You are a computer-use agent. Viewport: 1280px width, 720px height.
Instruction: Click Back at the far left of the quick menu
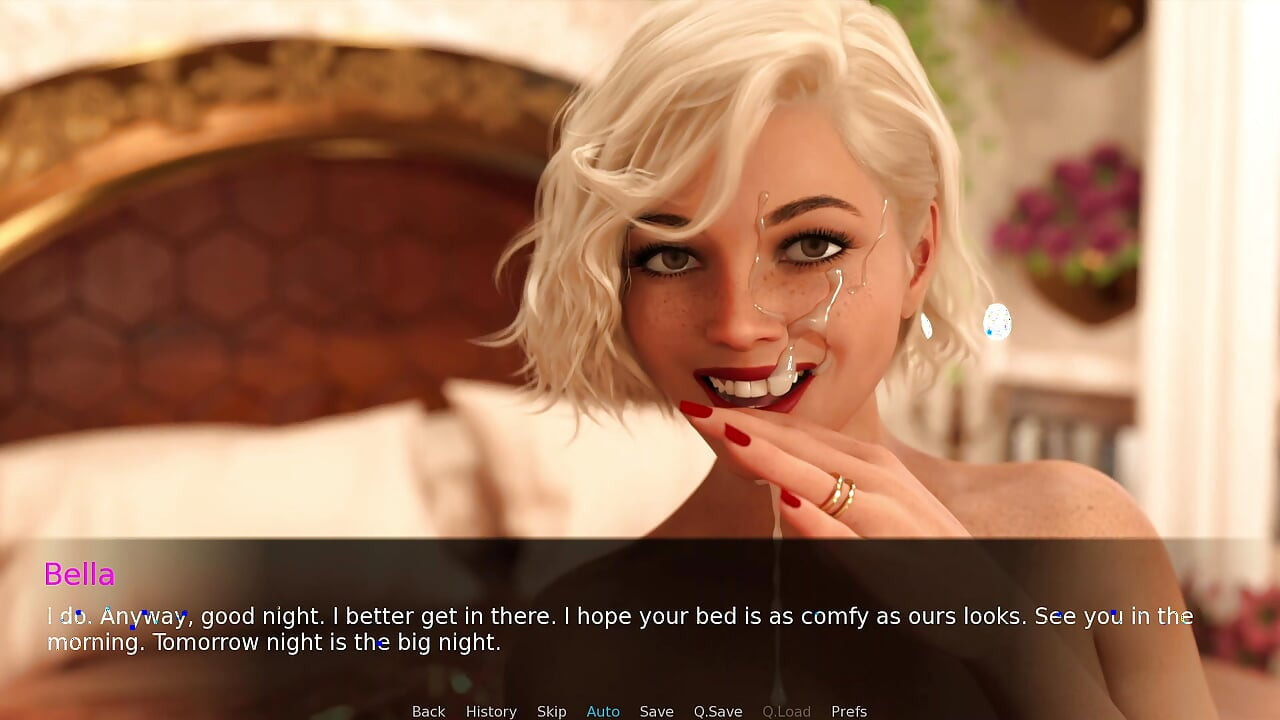[428, 711]
